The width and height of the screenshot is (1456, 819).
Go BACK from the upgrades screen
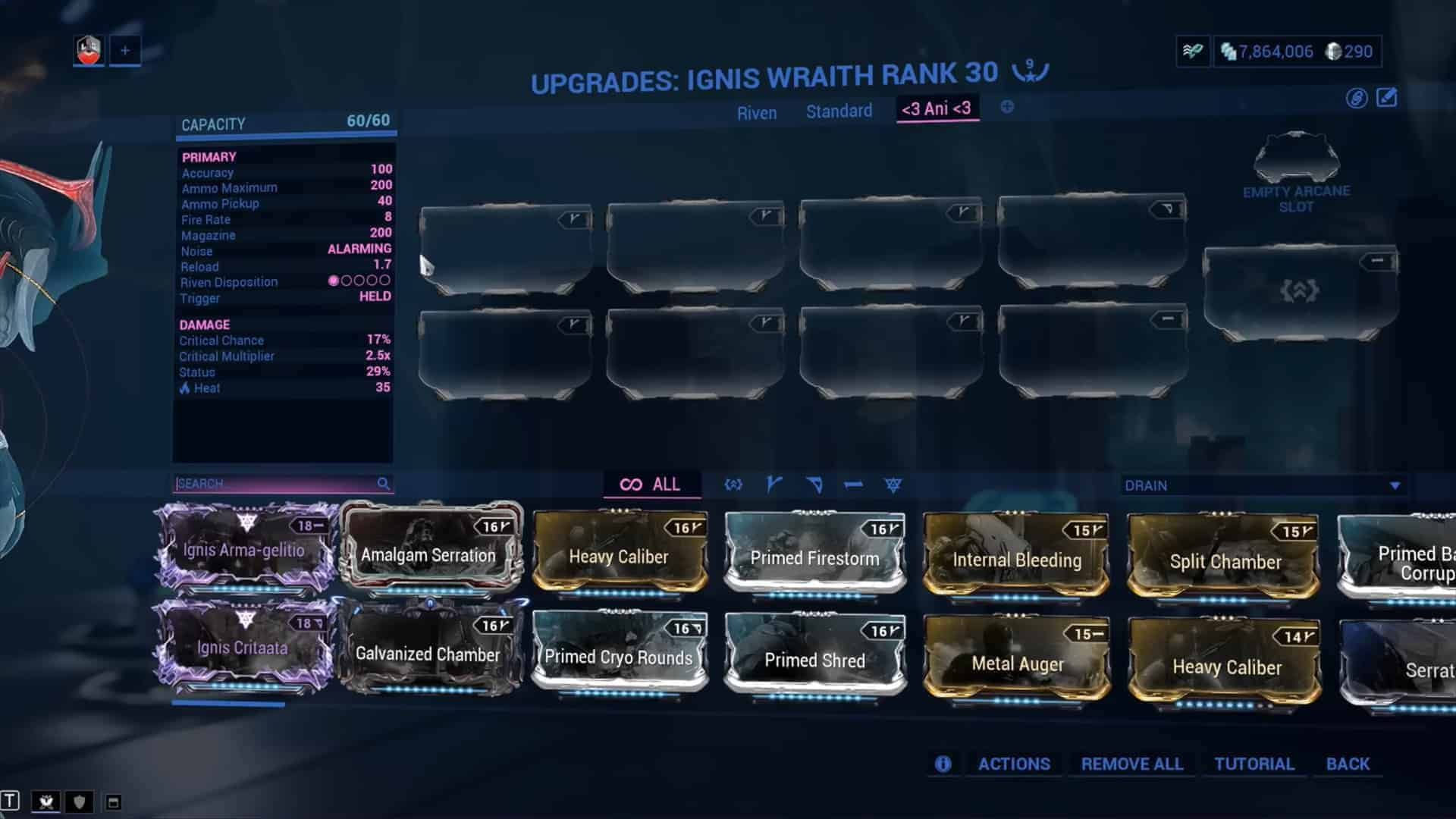pos(1348,764)
